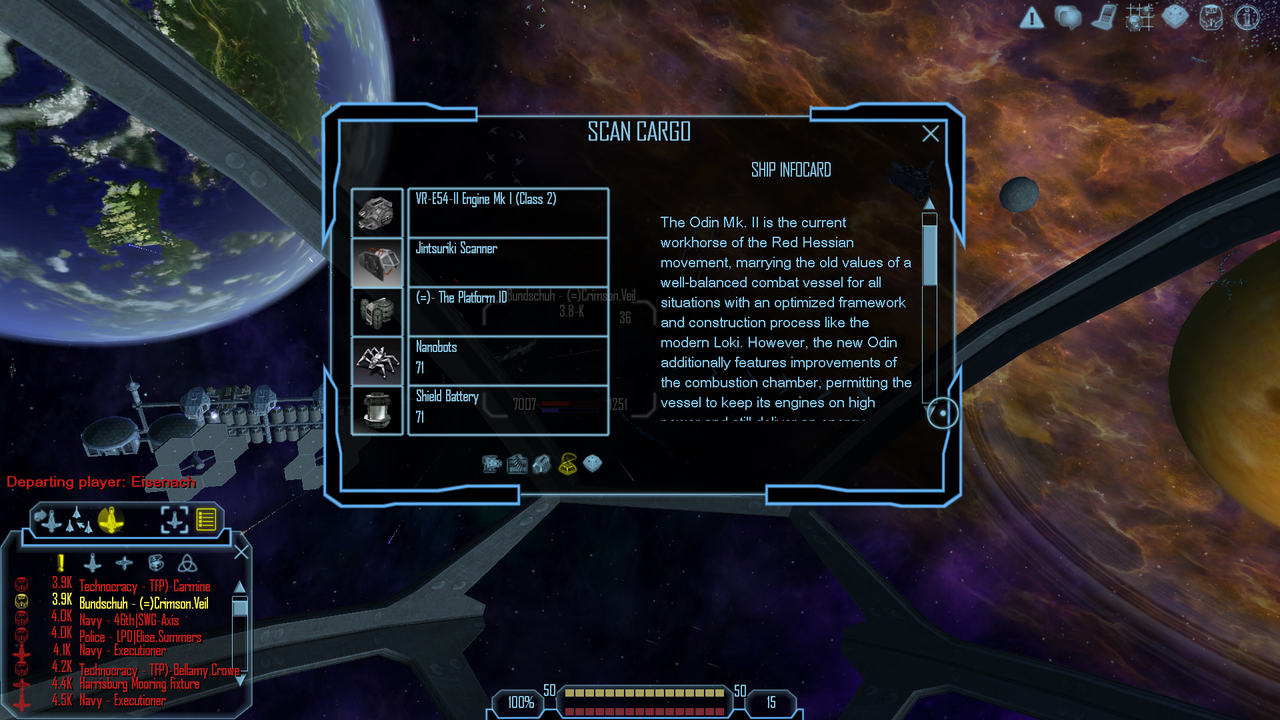Show the yellow open-chest cargo filter
The height and width of the screenshot is (720, 1280).
click(568, 464)
